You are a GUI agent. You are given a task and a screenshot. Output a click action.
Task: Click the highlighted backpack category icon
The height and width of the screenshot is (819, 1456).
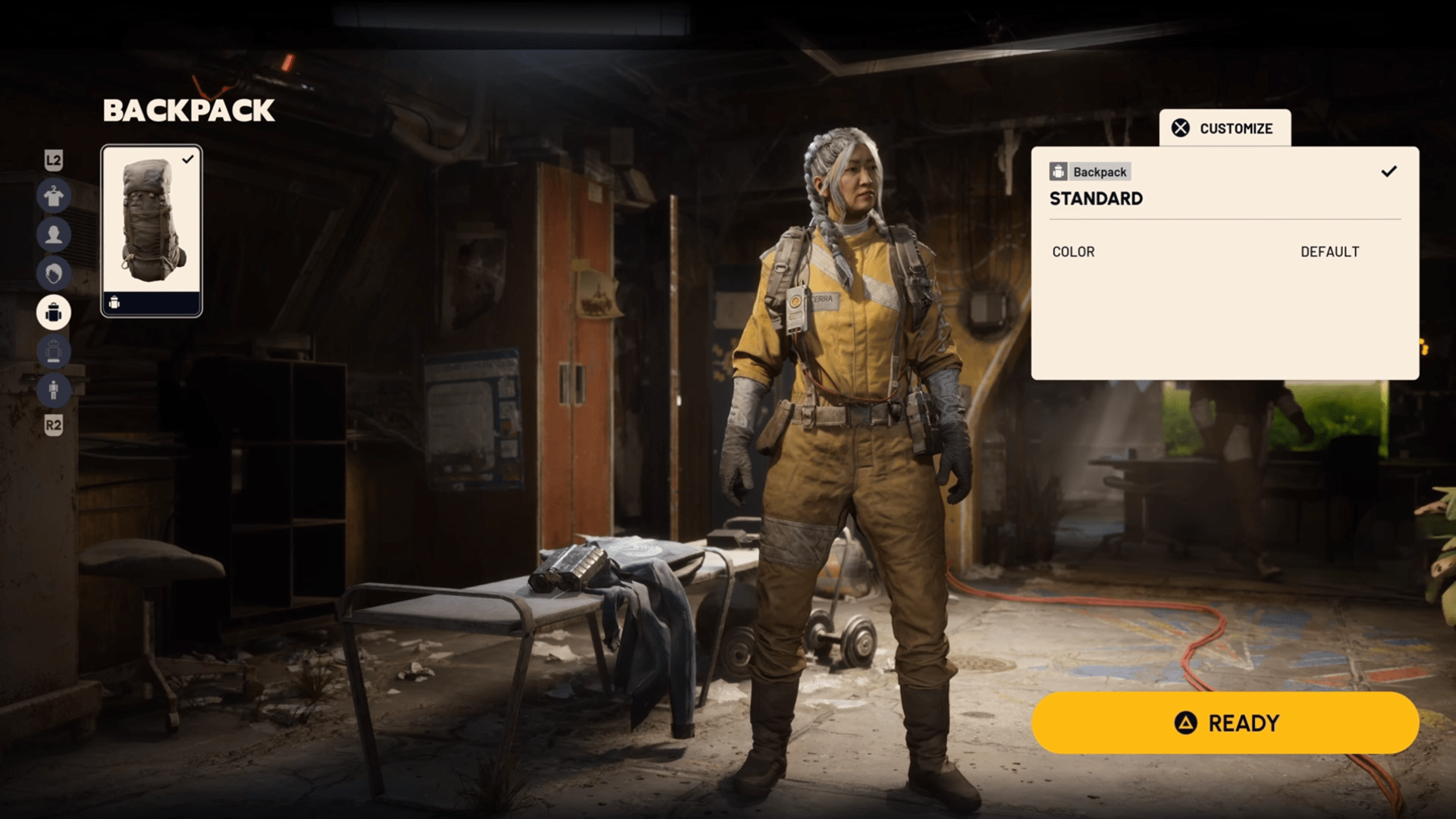tap(54, 312)
